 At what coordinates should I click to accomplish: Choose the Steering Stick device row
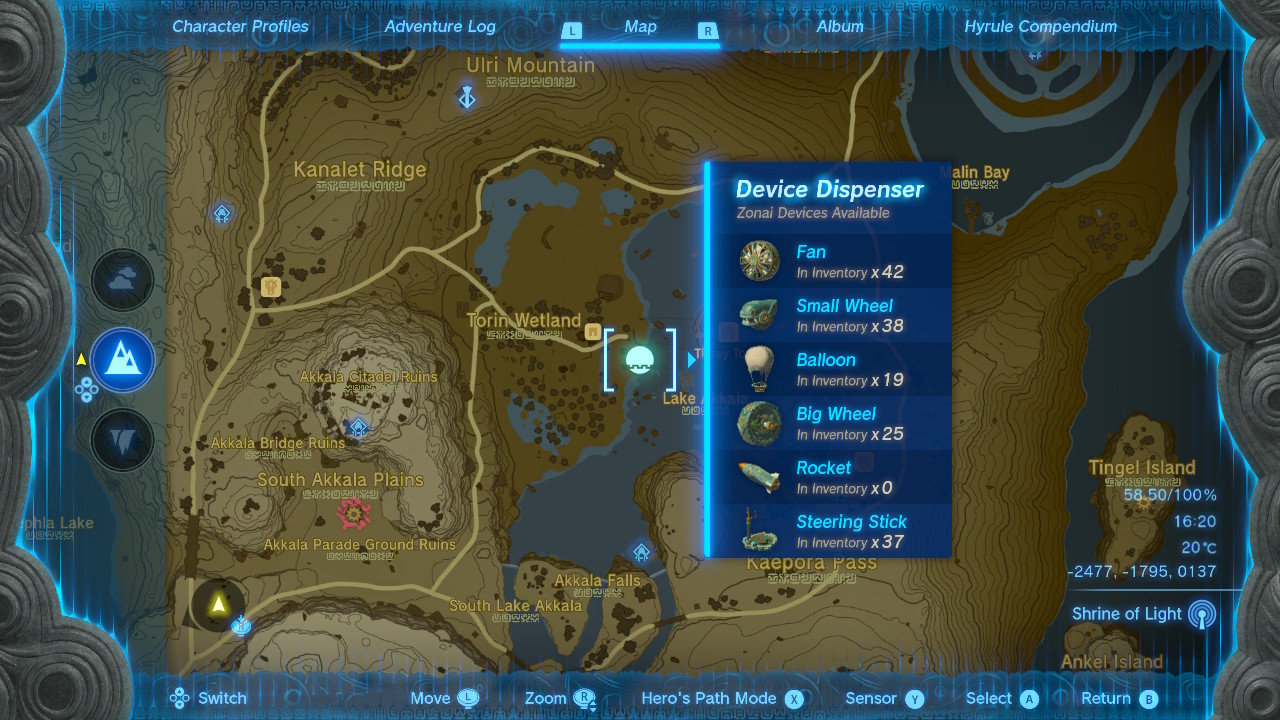click(830, 531)
